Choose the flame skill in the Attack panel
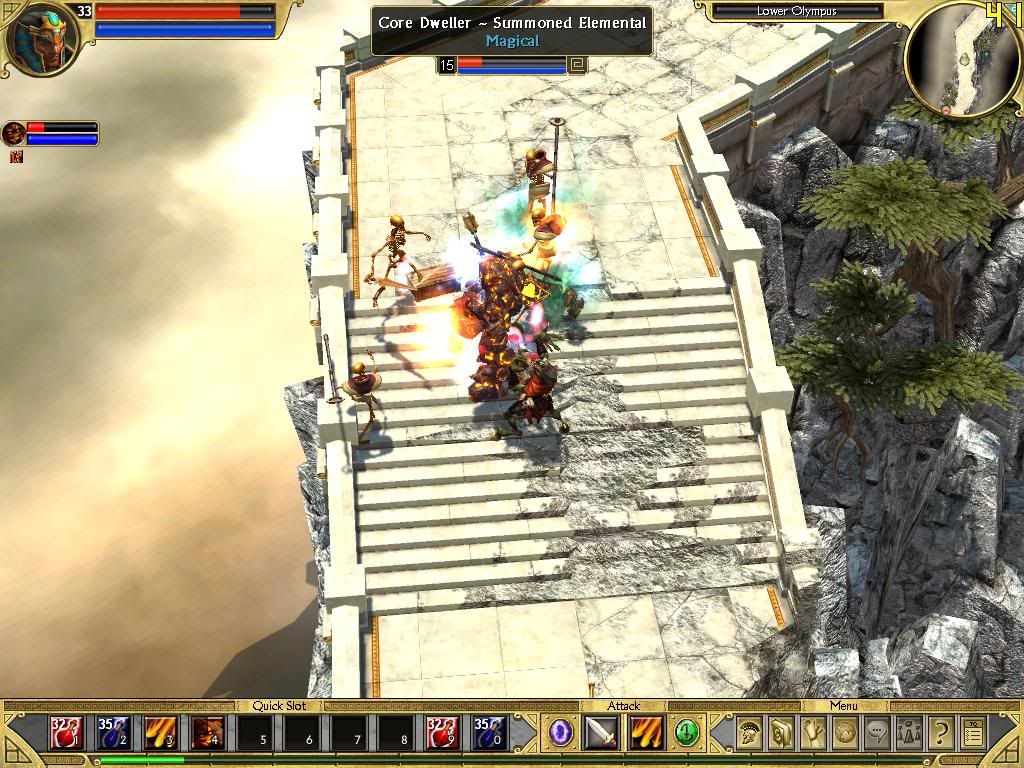The width and height of the screenshot is (1024, 768). [647, 733]
